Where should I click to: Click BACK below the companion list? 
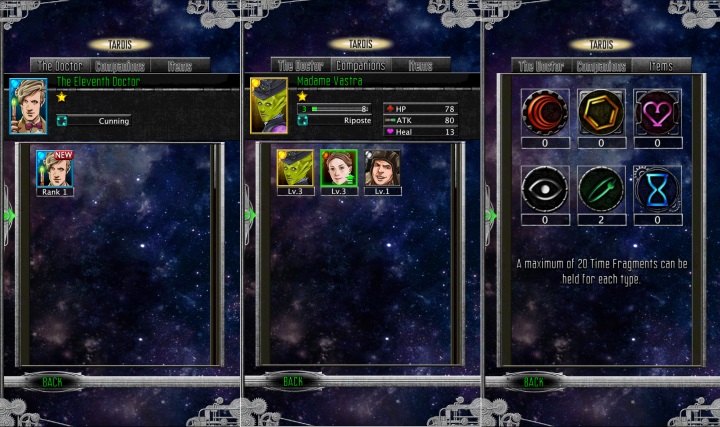click(292, 381)
